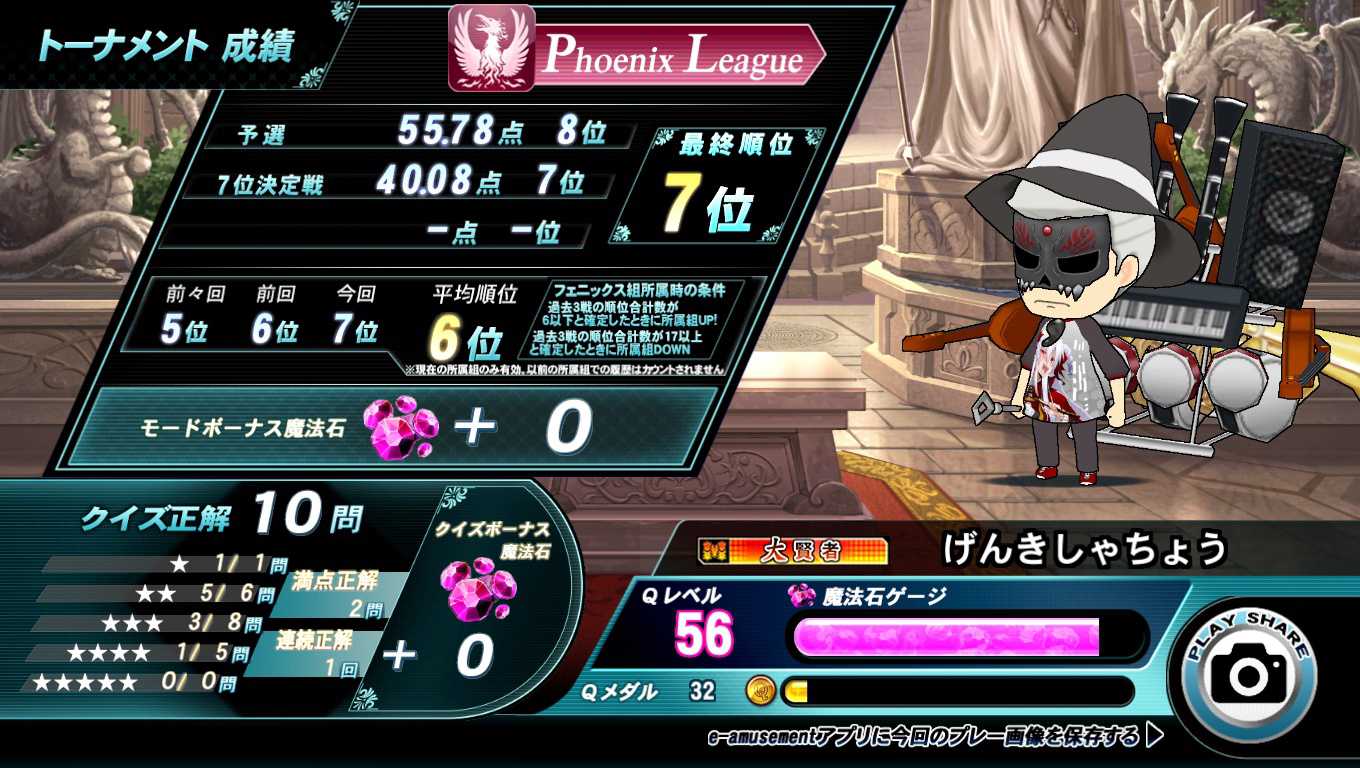Screen dimensions: 1360x768
Task: Save play image to e-amusement app
Action: coord(934,738)
